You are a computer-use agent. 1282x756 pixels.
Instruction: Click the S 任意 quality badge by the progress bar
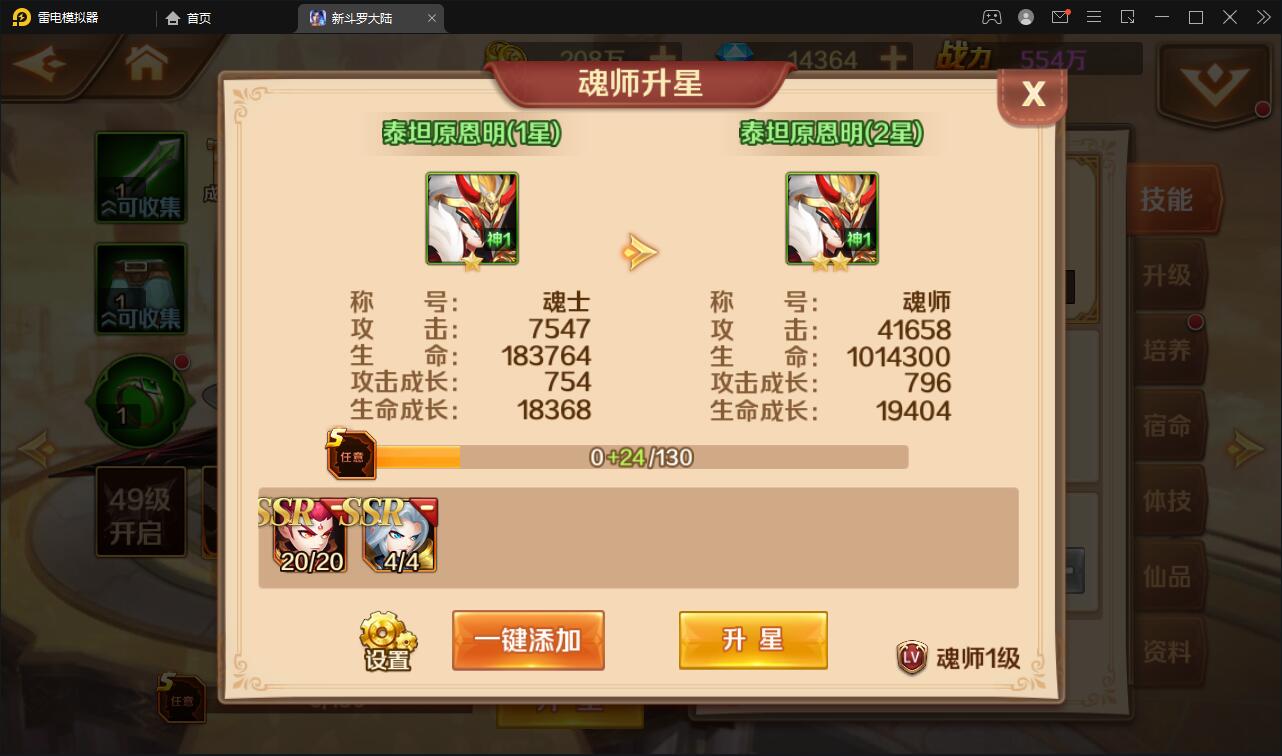click(350, 455)
